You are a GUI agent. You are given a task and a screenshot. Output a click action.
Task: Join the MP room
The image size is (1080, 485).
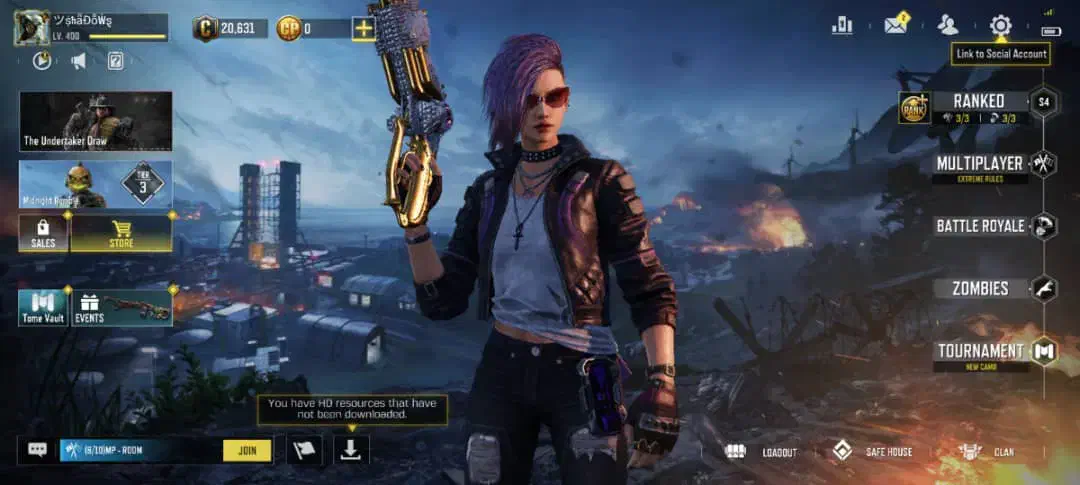pyautogui.click(x=247, y=450)
